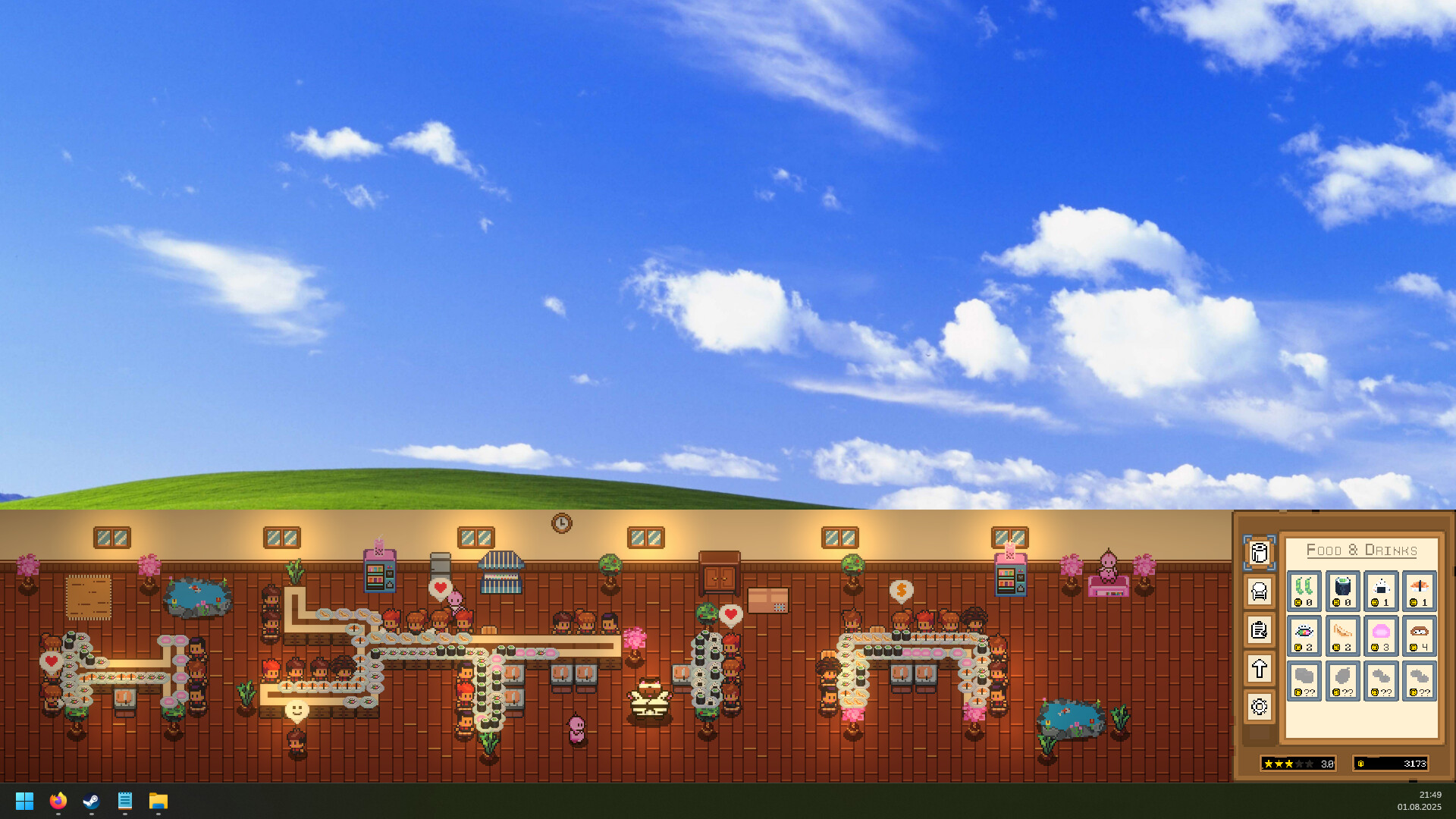Screen dimensions: 1456x819
Task: Select the salmon nigiri item
Action: tap(1419, 591)
